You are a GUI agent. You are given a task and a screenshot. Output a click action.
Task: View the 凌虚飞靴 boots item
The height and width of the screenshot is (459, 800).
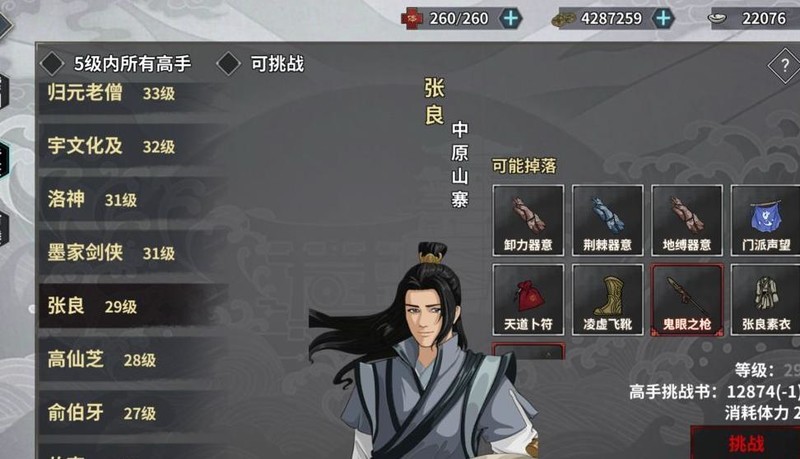point(607,299)
